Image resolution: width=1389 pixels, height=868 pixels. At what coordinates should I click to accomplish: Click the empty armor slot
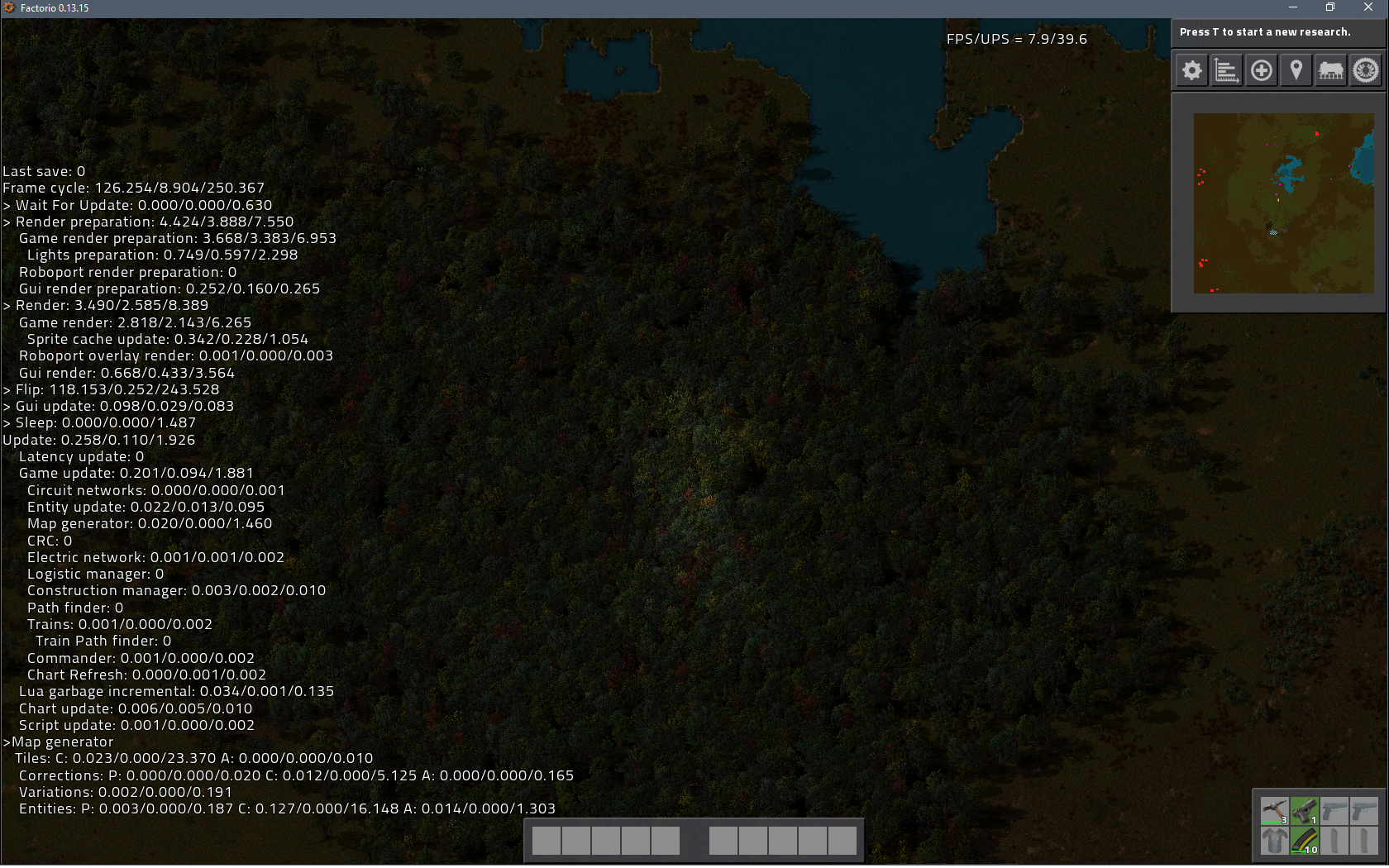pyautogui.click(x=1274, y=841)
